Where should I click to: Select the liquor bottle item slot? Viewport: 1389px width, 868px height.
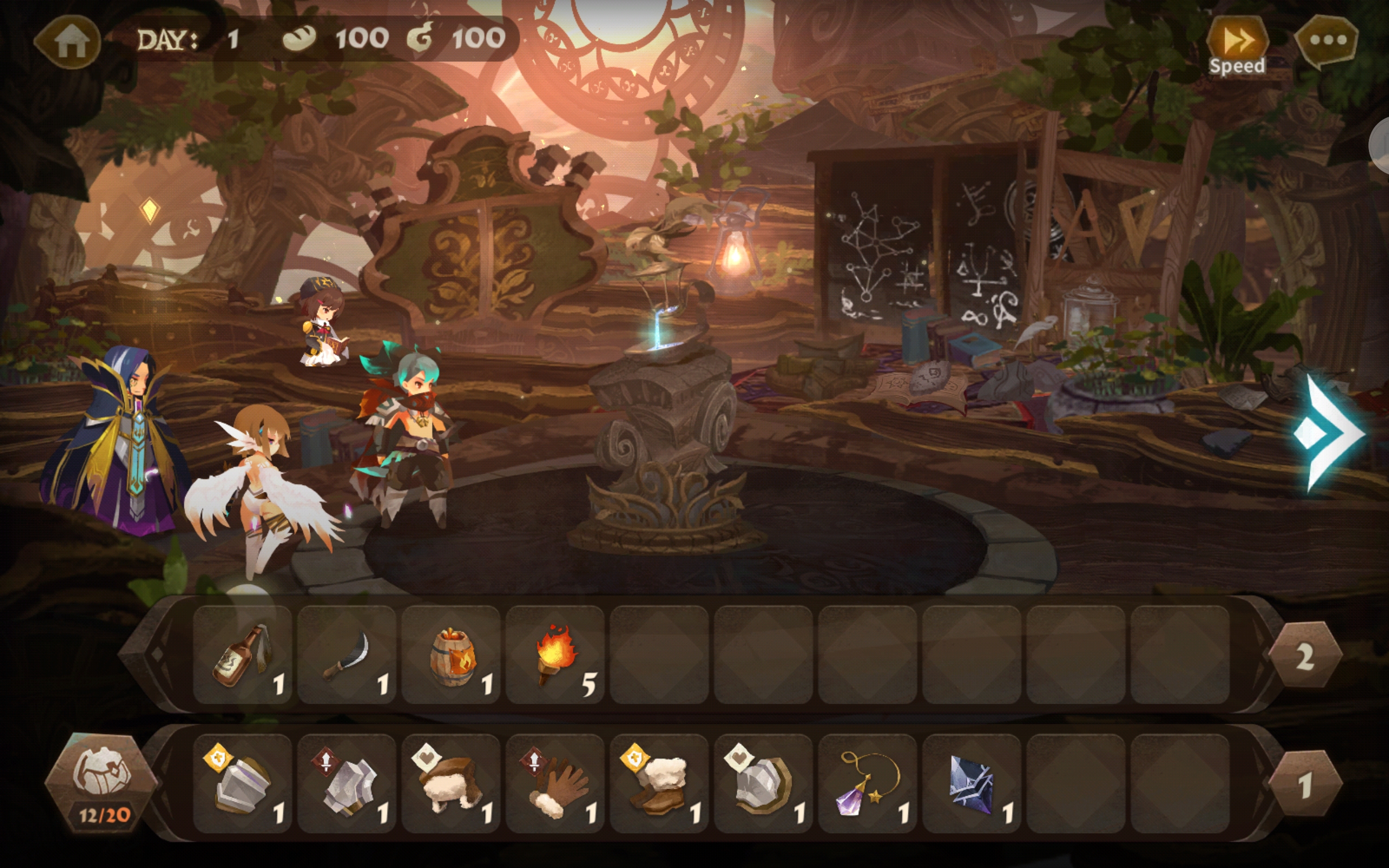(x=243, y=655)
